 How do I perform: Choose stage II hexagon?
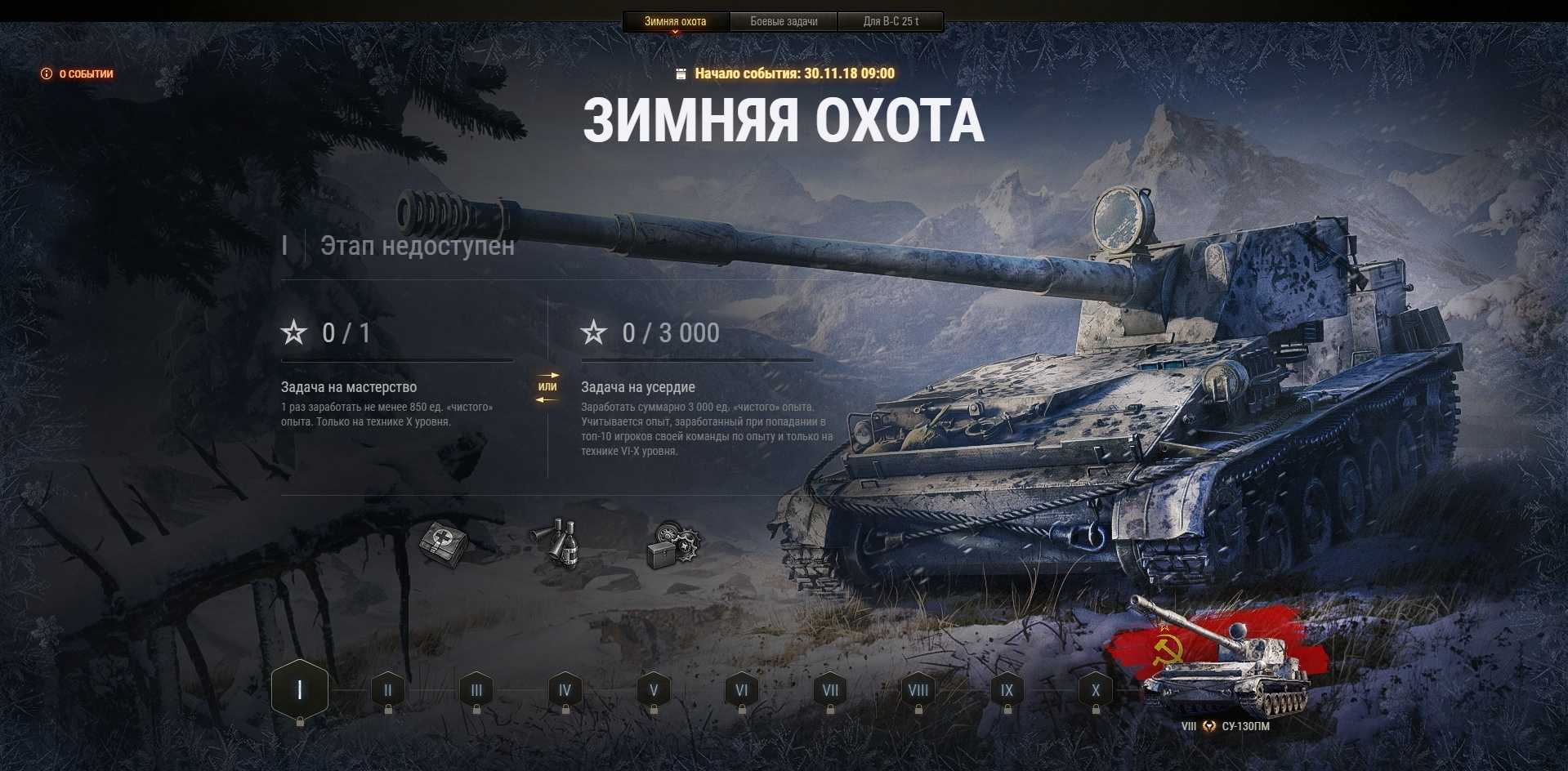point(388,690)
